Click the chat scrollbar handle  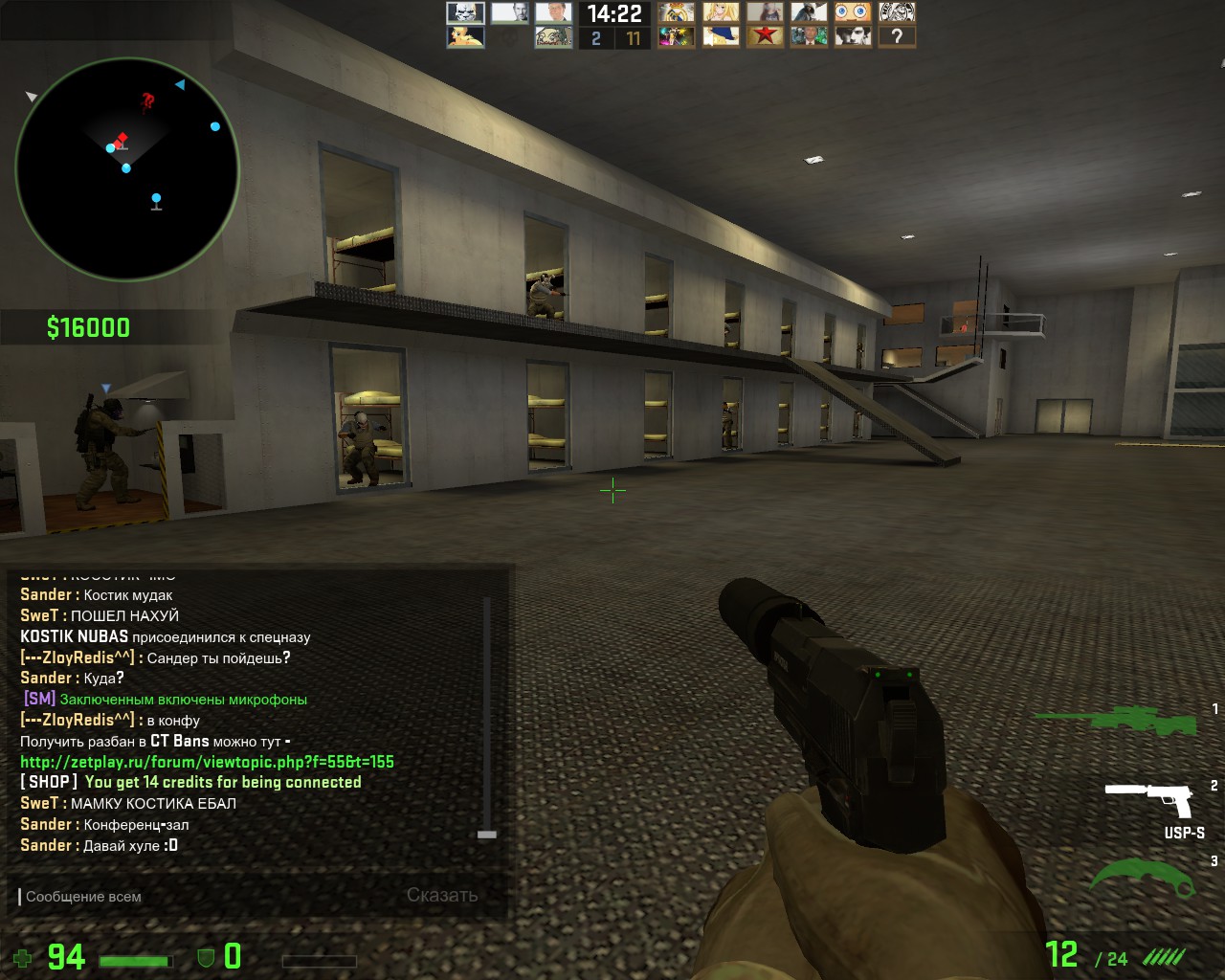pos(487,835)
